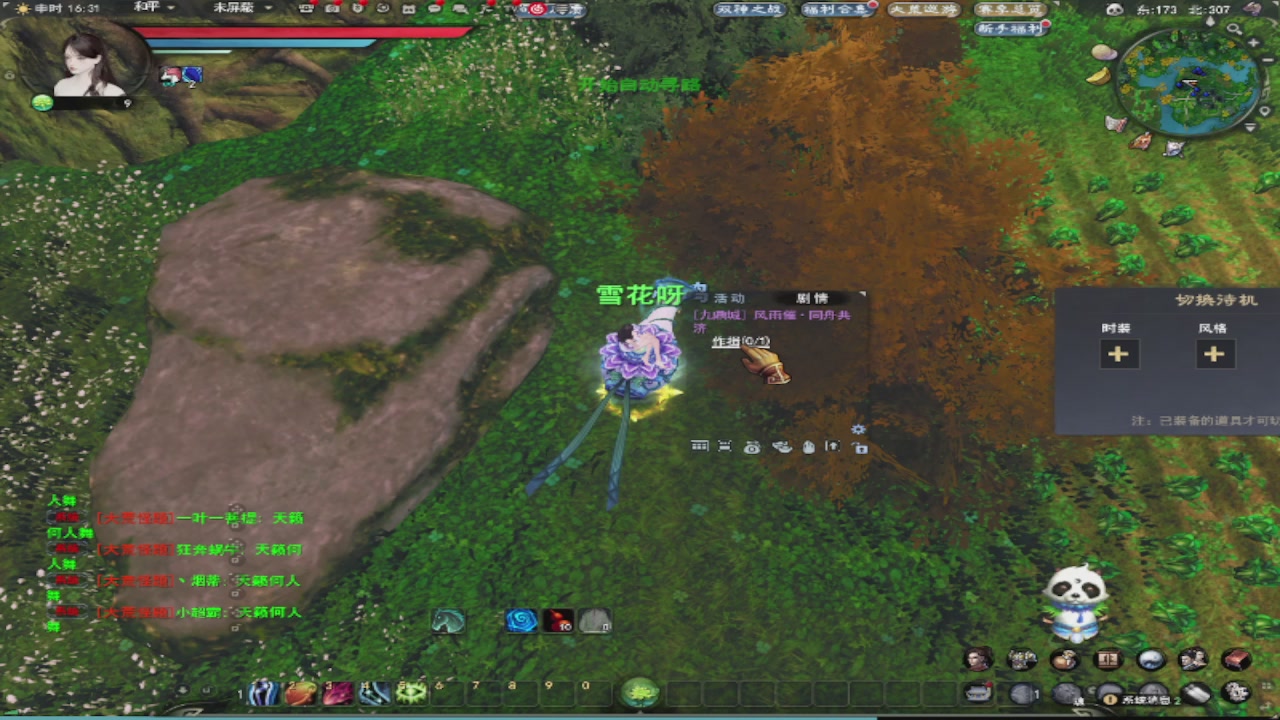Cast the blue swirl skill in the skill bar

click(521, 622)
